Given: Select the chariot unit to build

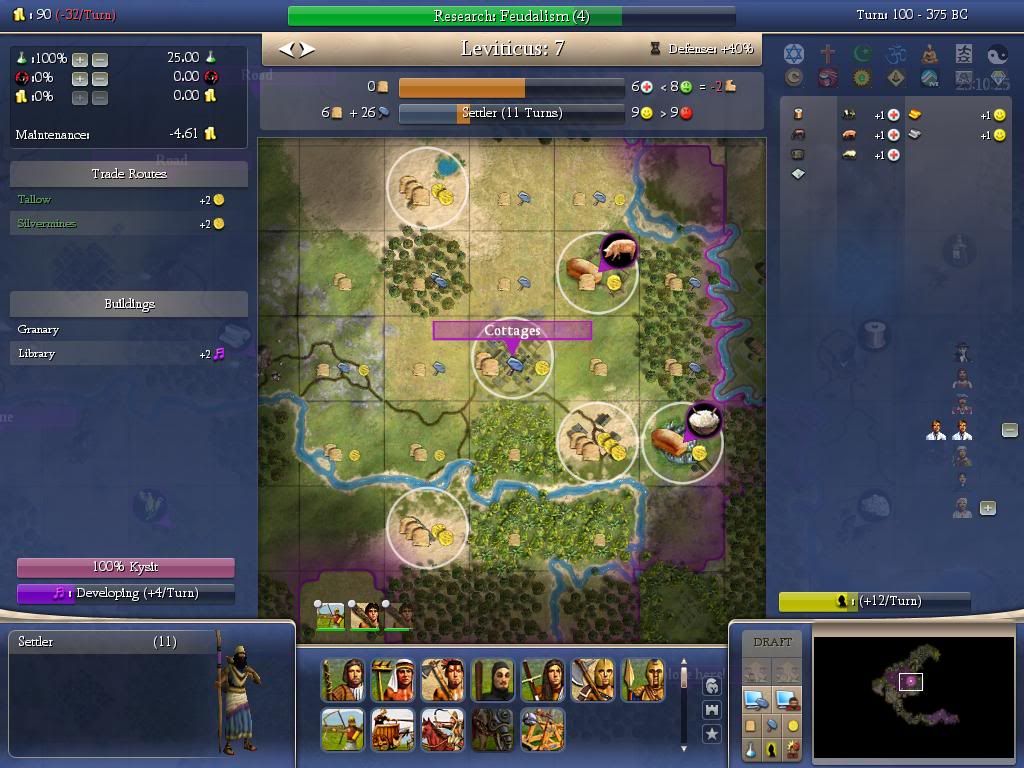Looking at the screenshot, I should pyautogui.click(x=392, y=729).
